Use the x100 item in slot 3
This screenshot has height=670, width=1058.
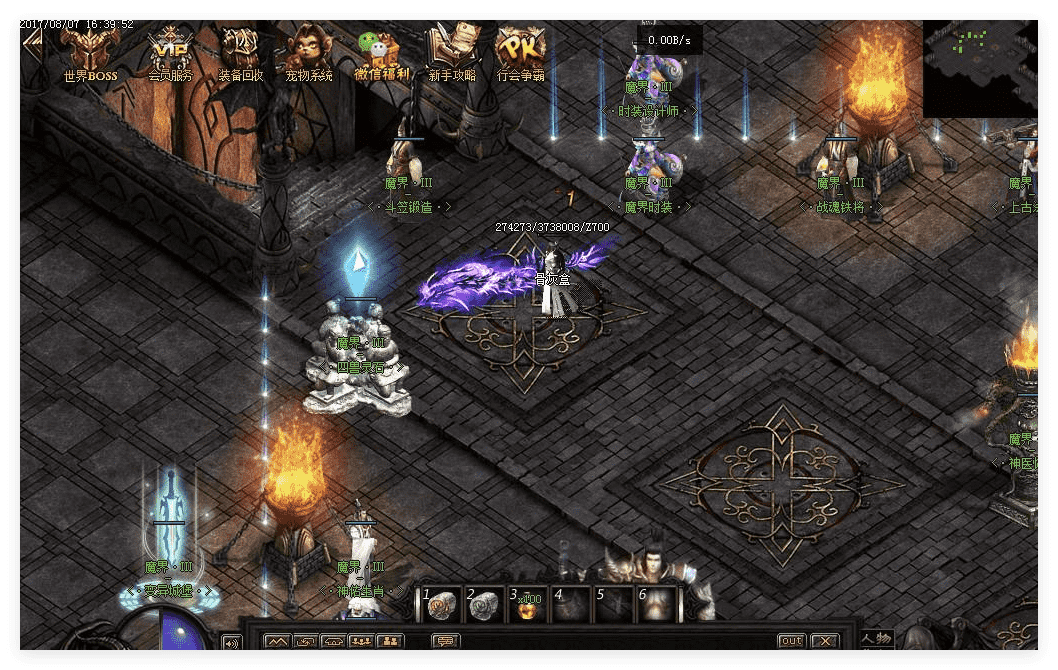tap(527, 606)
